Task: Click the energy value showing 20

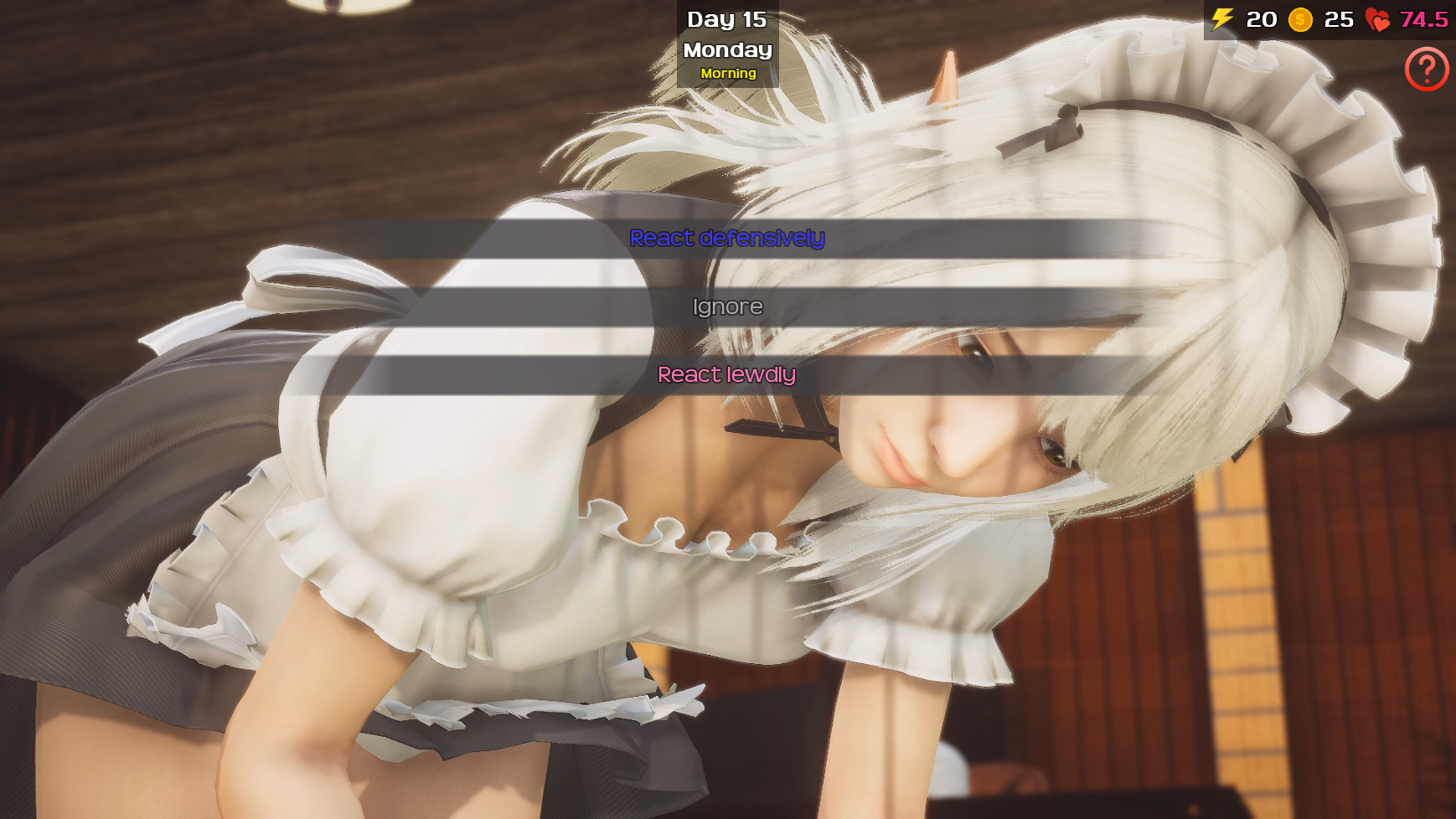Action: click(1260, 18)
